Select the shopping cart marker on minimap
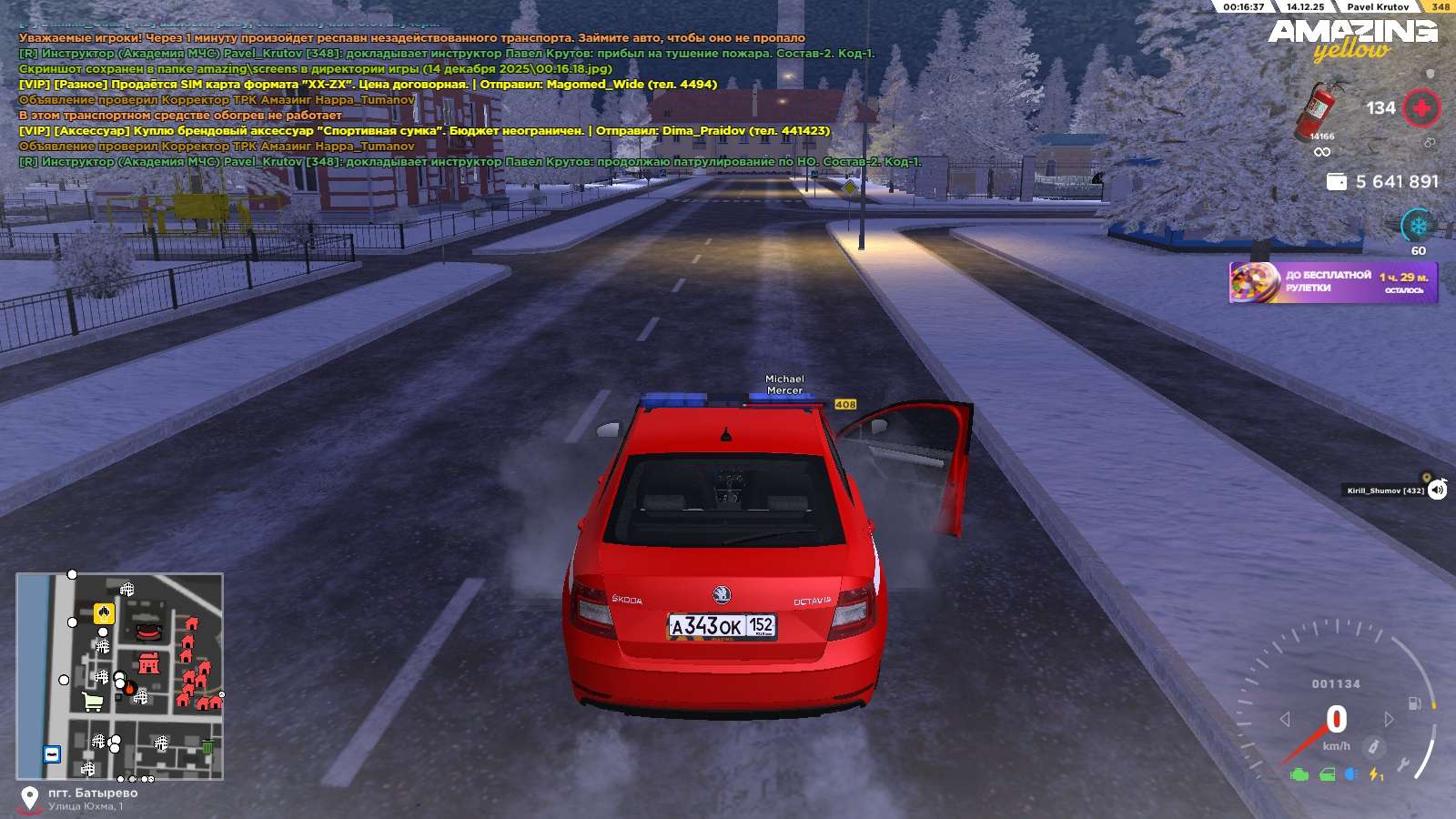 (x=92, y=702)
